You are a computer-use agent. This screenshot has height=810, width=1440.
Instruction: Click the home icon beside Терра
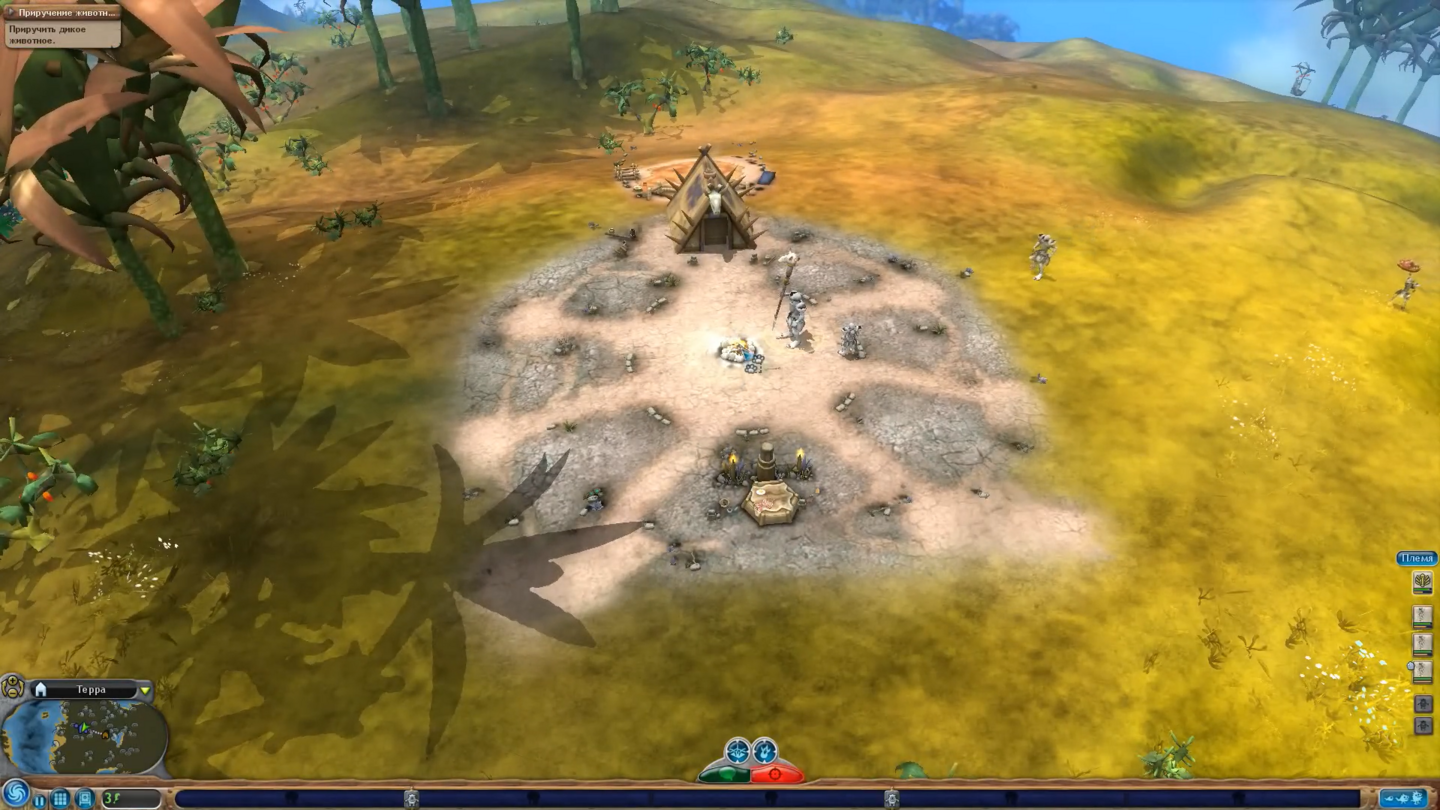pyautogui.click(x=41, y=690)
